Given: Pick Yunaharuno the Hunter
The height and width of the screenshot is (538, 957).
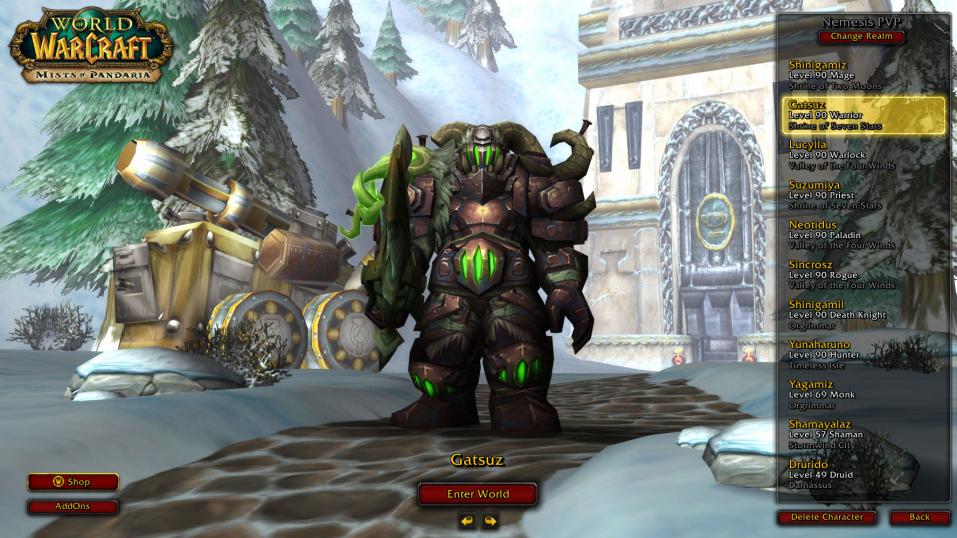Looking at the screenshot, I should pyautogui.click(x=862, y=355).
